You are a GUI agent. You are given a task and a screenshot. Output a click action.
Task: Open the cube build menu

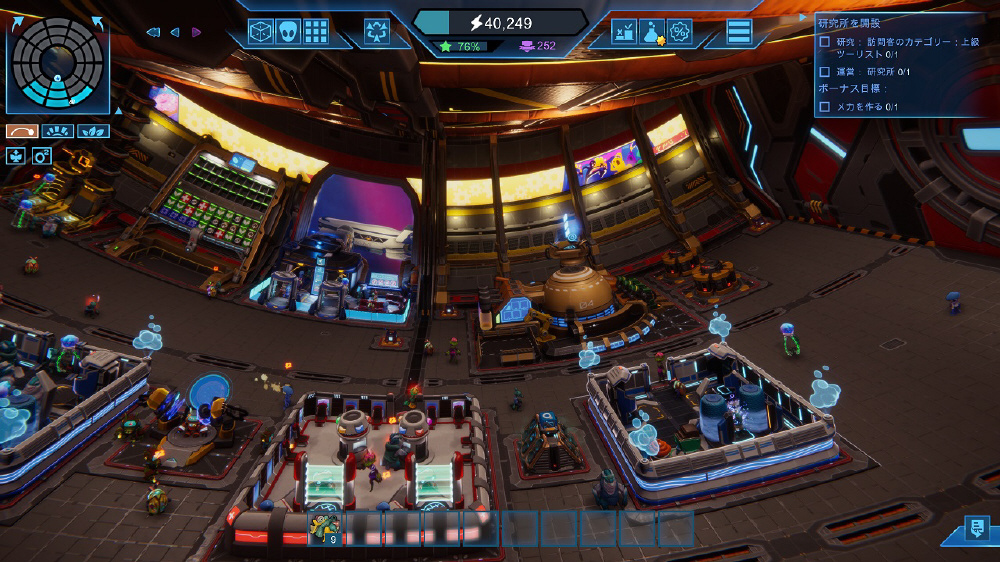[x=261, y=32]
